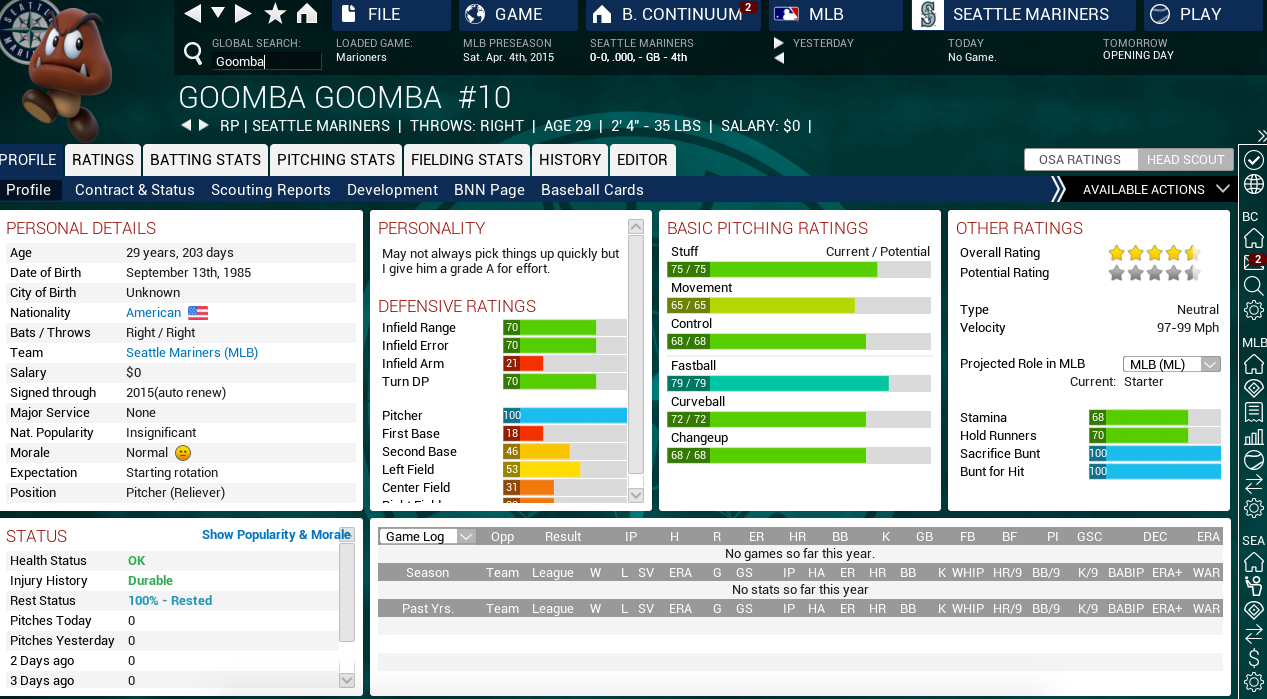Open the PLAY menu

1199,15
